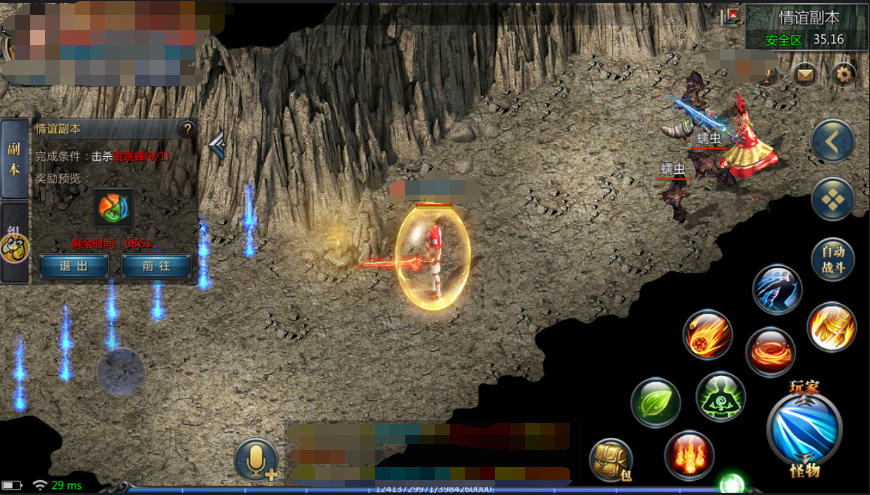Switch to the 副本 (Dungeon) side tab
Screen dimensions: 870x495
click(x=14, y=158)
